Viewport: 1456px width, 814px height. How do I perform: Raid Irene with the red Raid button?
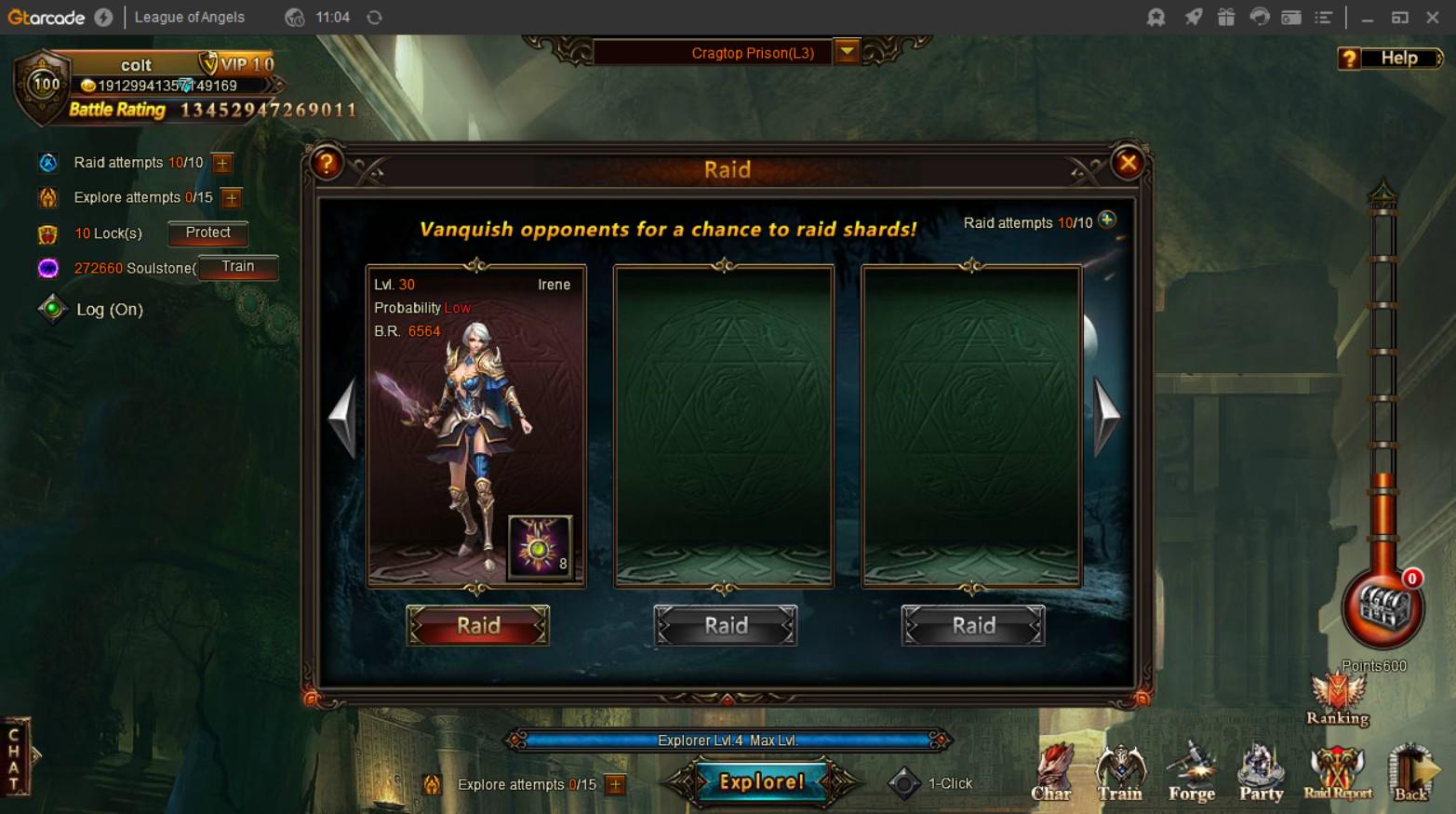[x=477, y=625]
